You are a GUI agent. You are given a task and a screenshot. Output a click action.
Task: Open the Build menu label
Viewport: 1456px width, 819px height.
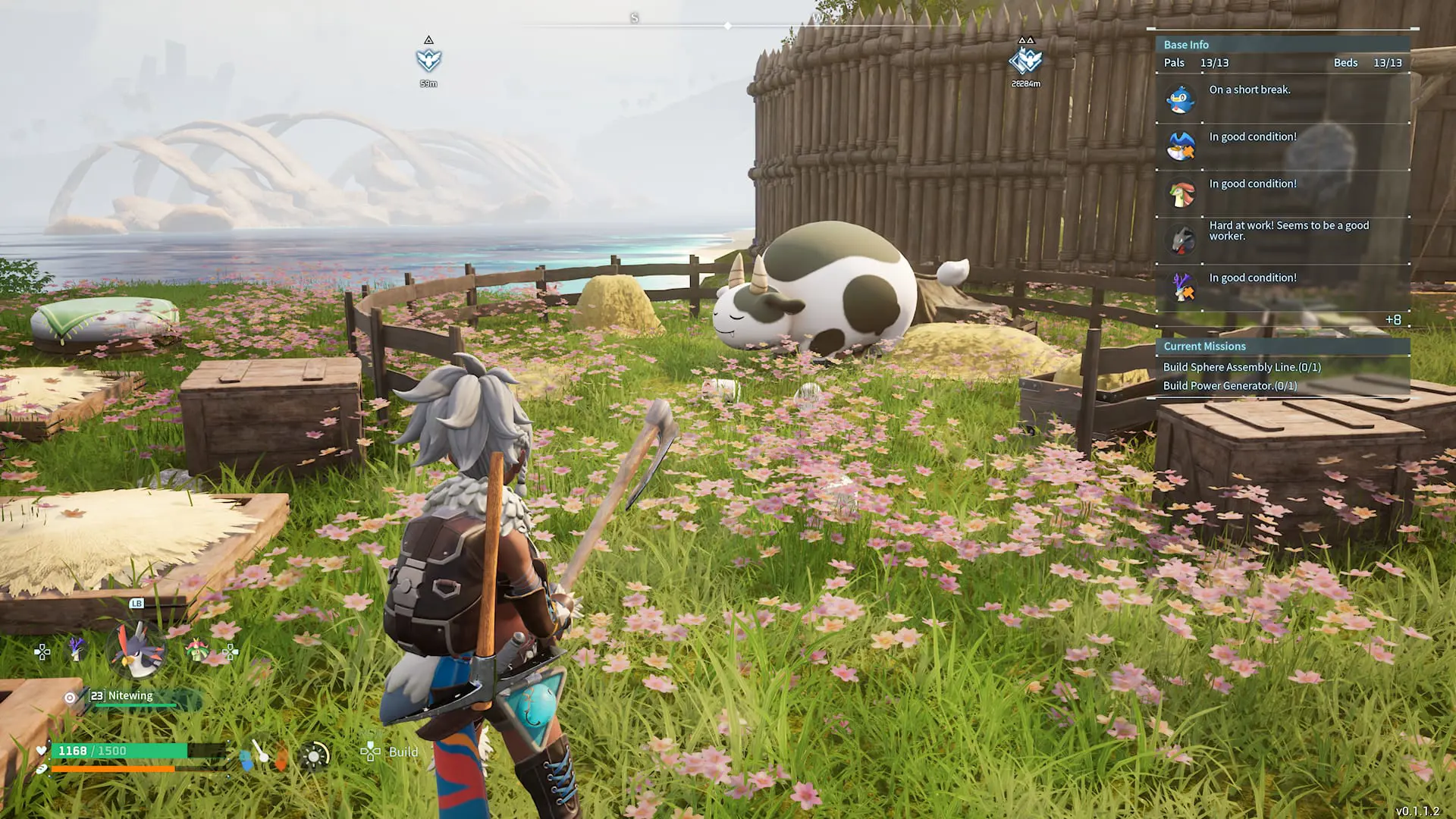(403, 752)
